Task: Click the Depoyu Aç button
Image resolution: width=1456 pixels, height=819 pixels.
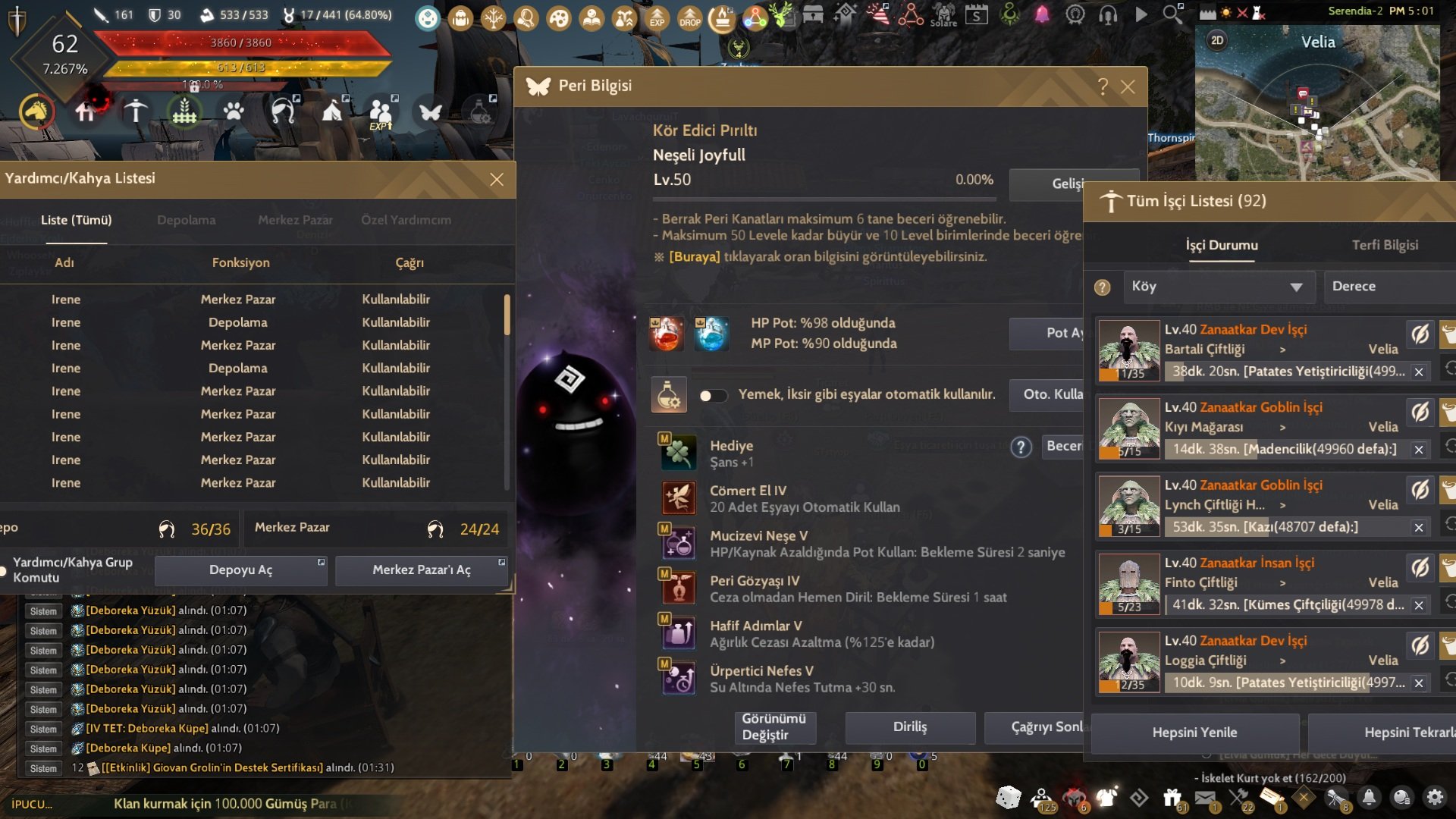Action: (240, 570)
